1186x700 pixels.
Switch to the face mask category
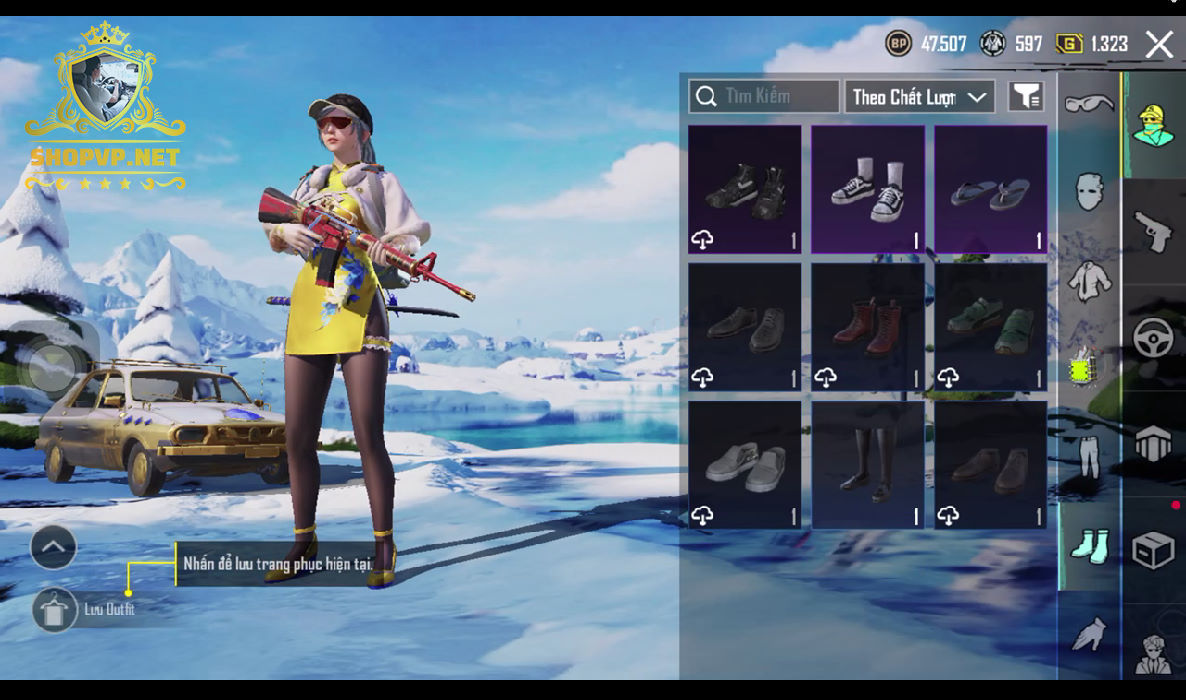pyautogui.click(x=1088, y=192)
